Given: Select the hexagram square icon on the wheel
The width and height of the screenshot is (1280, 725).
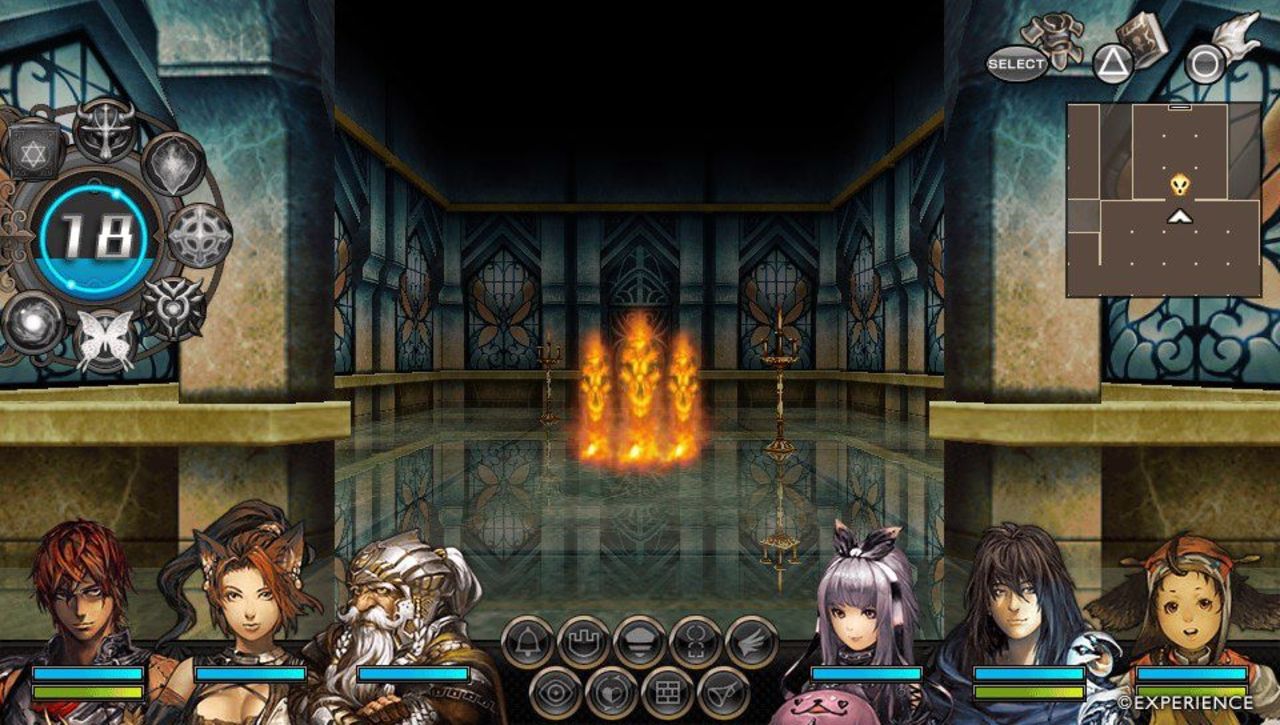Looking at the screenshot, I should coord(35,150).
